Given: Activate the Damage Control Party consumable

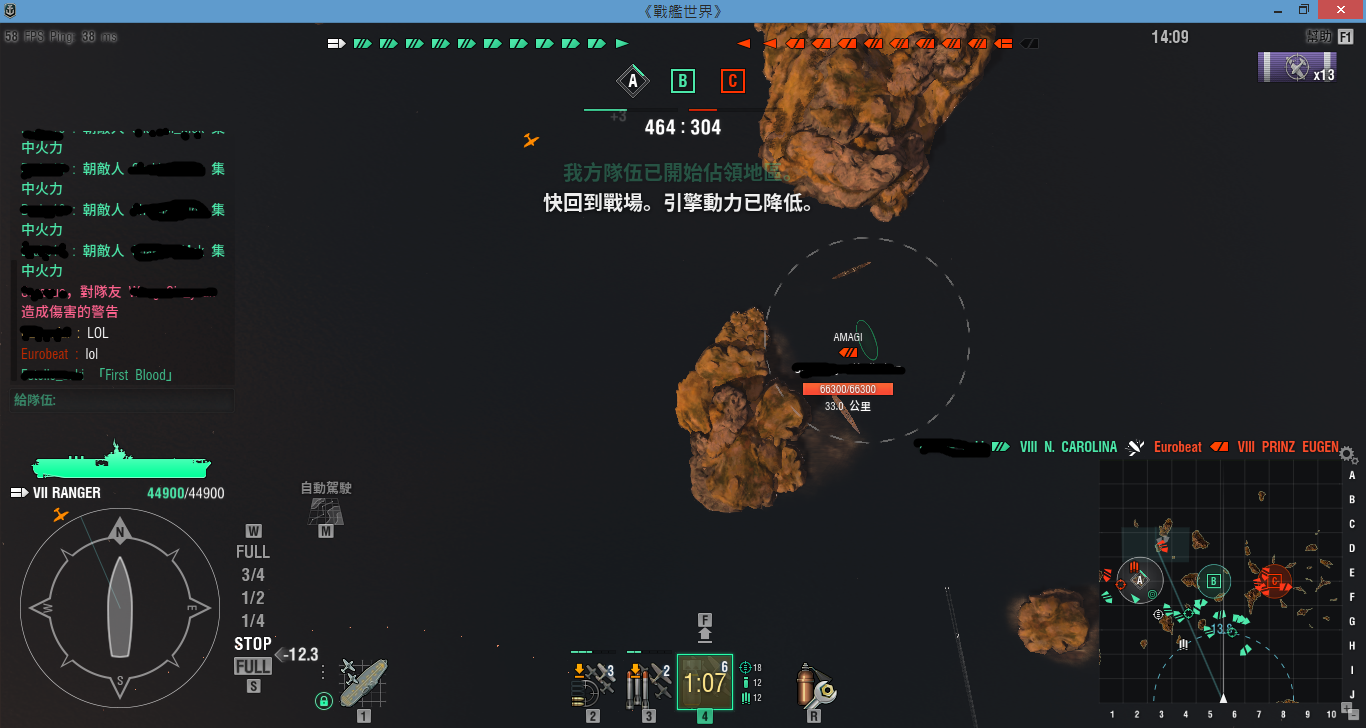Looking at the screenshot, I should tap(814, 684).
